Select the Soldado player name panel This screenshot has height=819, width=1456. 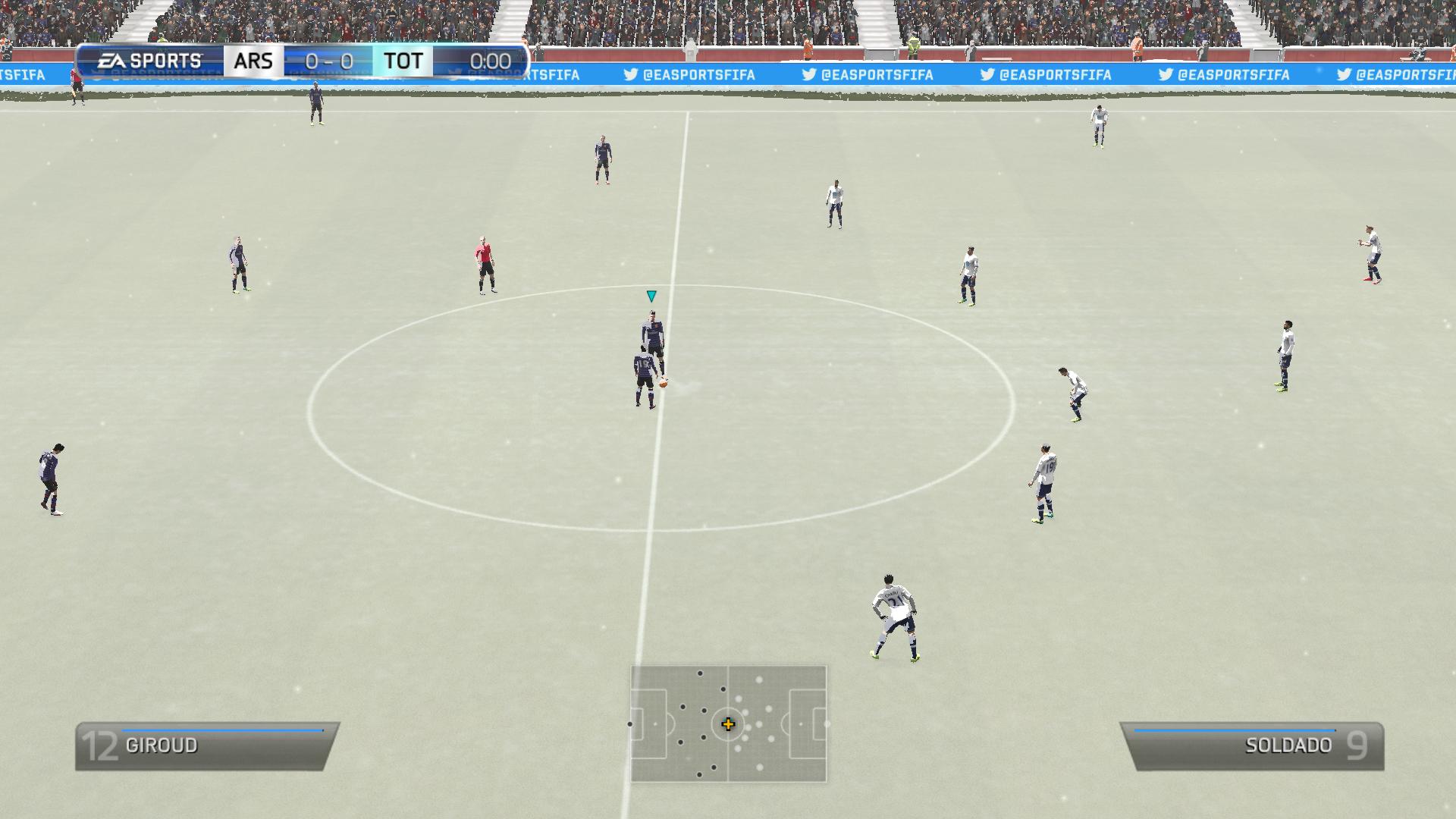[1252, 746]
